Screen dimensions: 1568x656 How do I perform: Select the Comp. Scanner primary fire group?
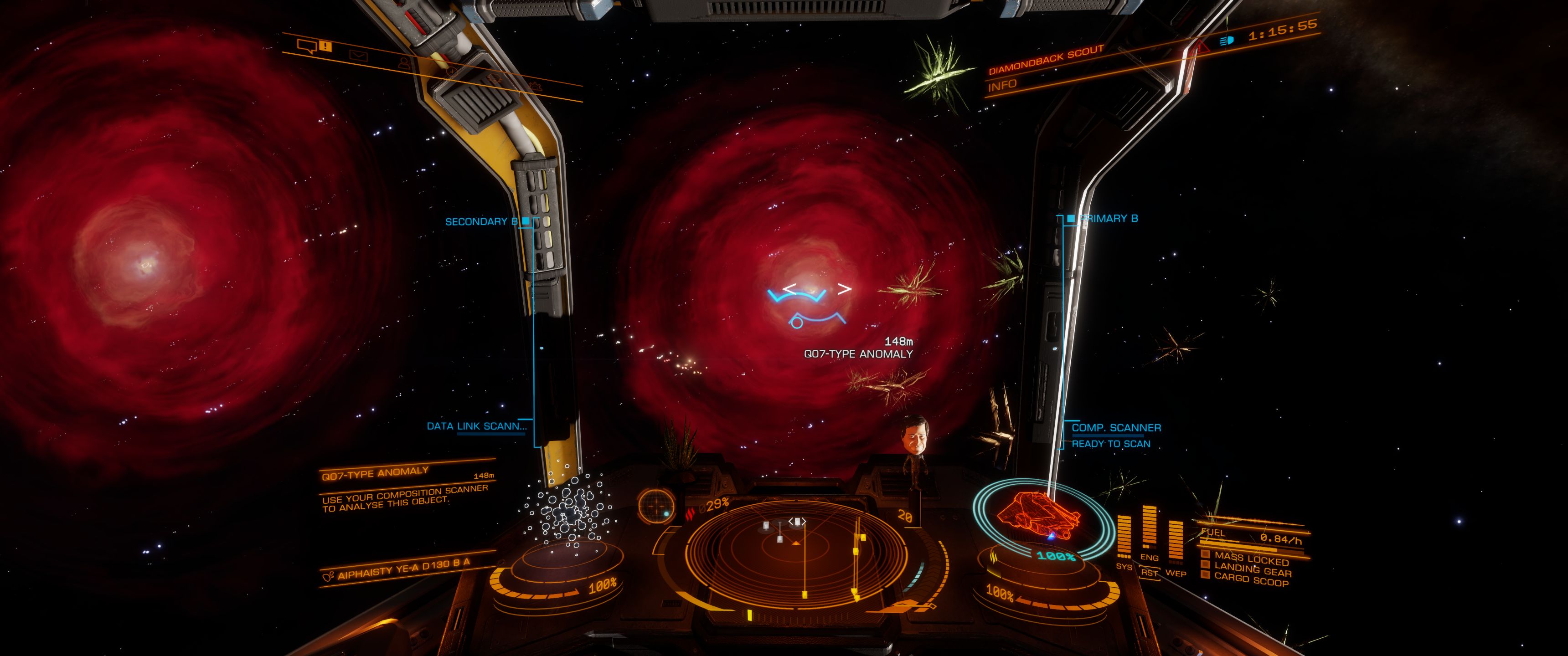1116,428
